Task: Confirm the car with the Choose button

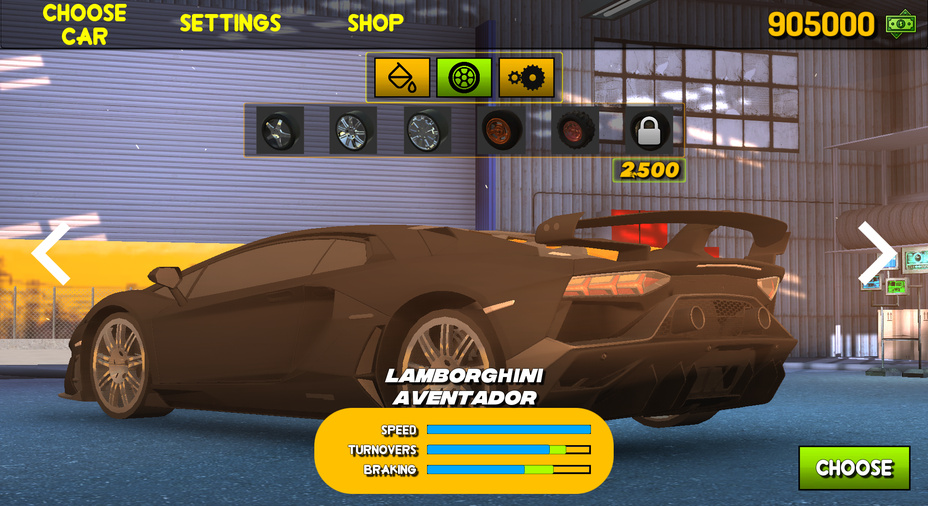Action: click(x=854, y=468)
